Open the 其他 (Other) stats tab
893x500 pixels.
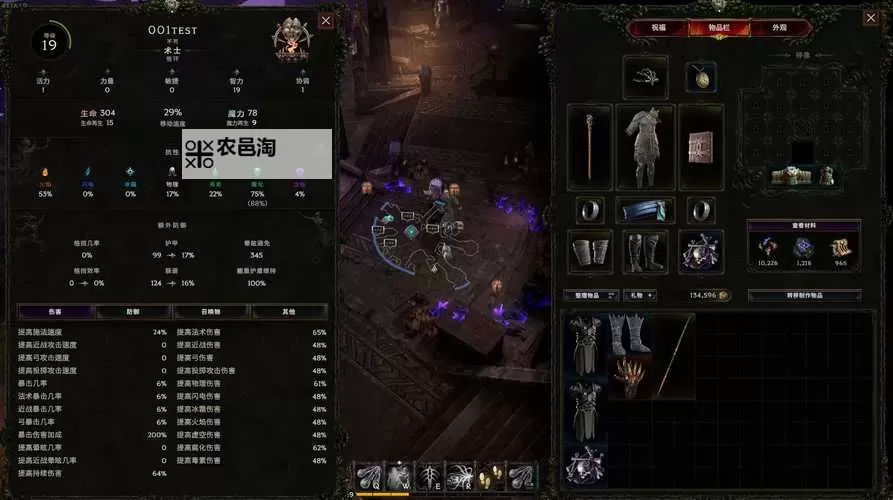point(288,312)
